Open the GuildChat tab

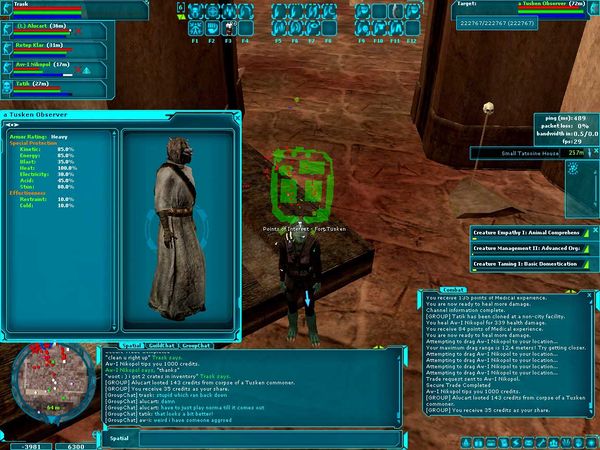[160, 345]
